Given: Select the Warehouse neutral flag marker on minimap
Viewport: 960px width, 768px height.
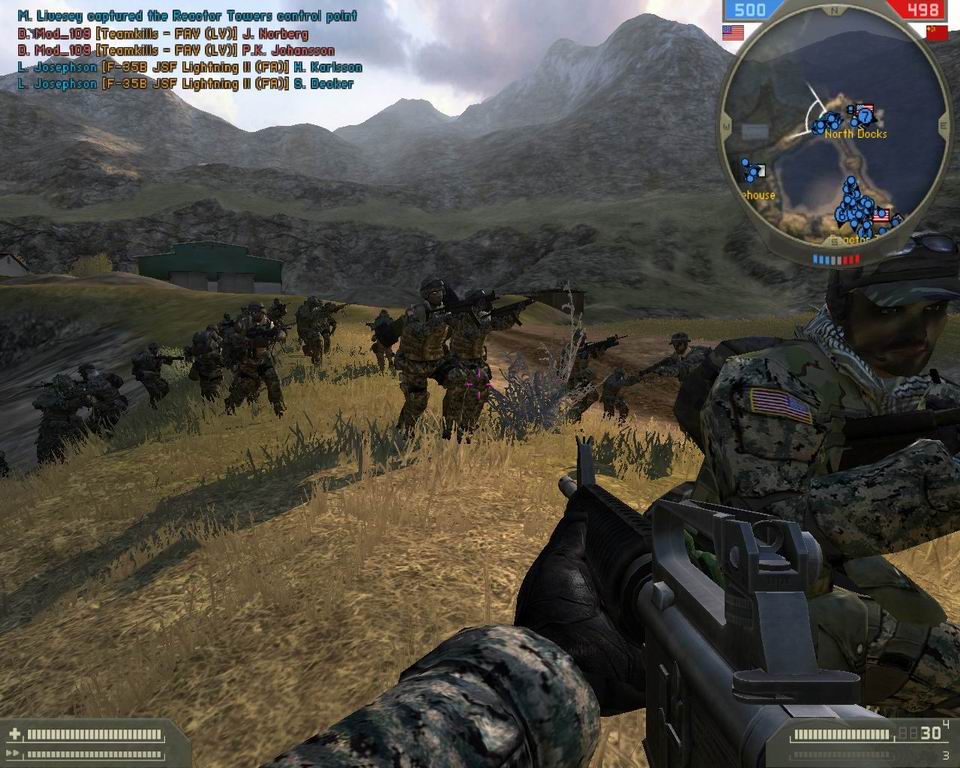Looking at the screenshot, I should pyautogui.click(x=761, y=171).
